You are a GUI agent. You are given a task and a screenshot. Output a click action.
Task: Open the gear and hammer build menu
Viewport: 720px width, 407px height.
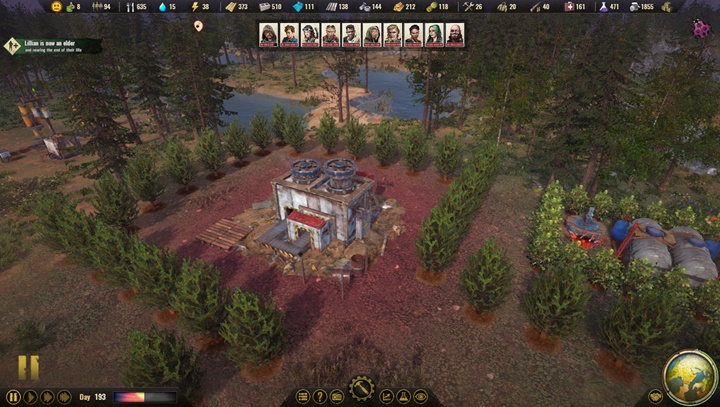pos(361,387)
